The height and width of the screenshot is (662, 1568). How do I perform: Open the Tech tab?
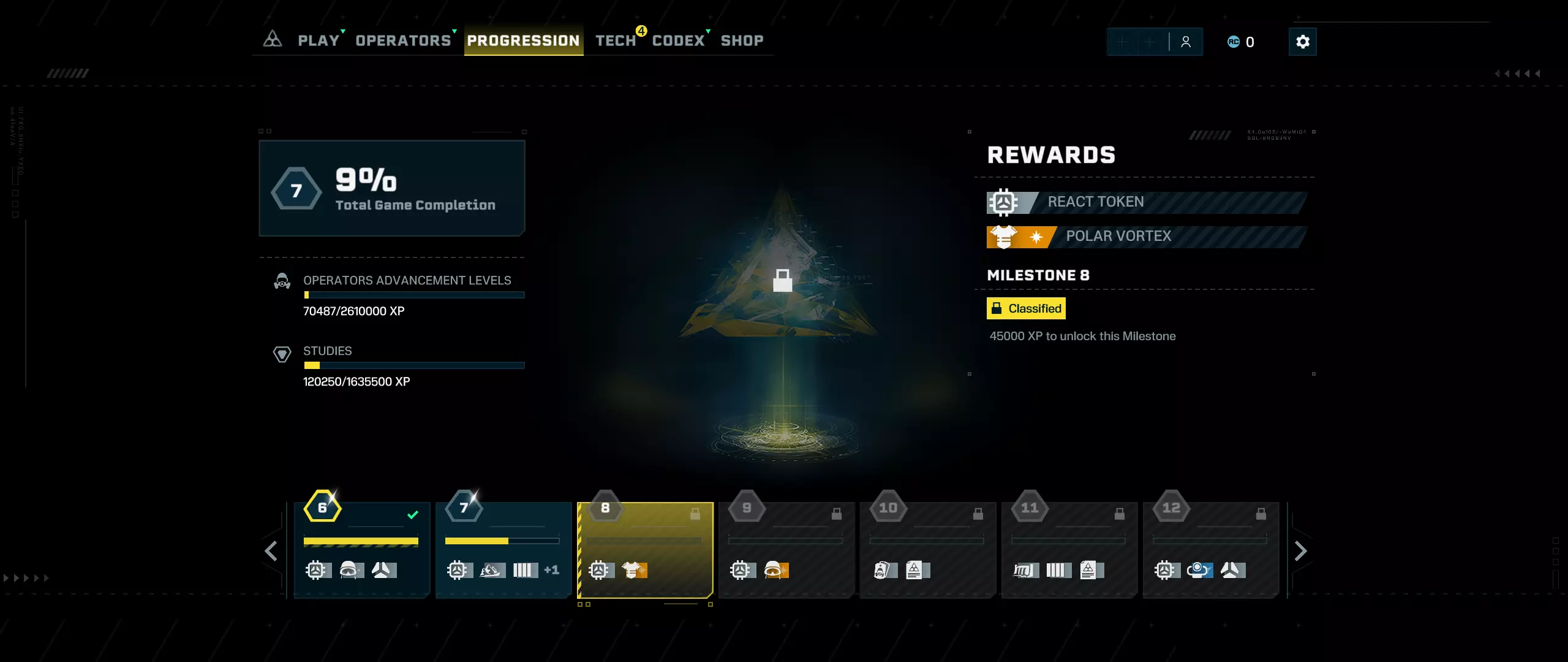pos(616,40)
